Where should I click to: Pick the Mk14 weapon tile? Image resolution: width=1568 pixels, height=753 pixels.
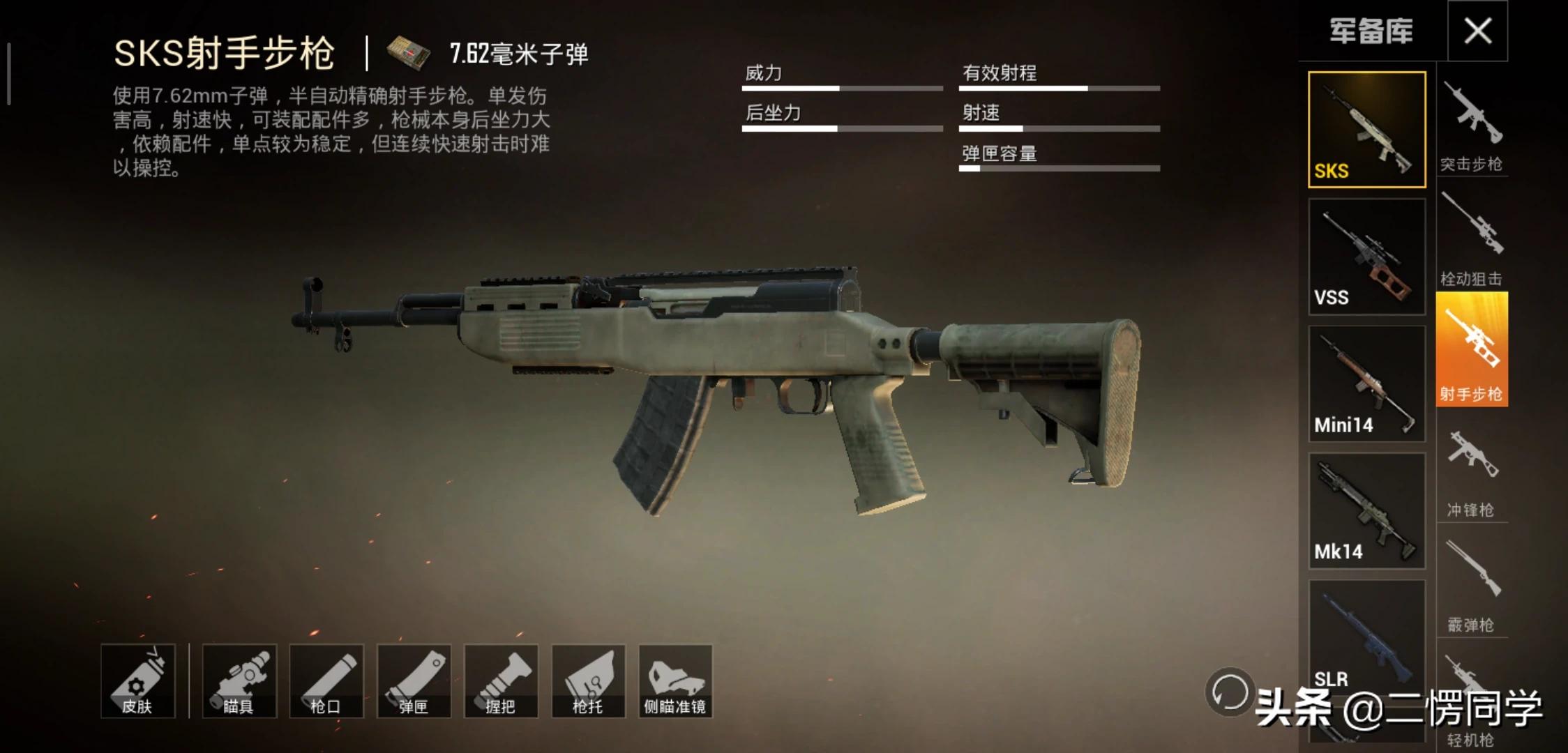click(x=1366, y=510)
